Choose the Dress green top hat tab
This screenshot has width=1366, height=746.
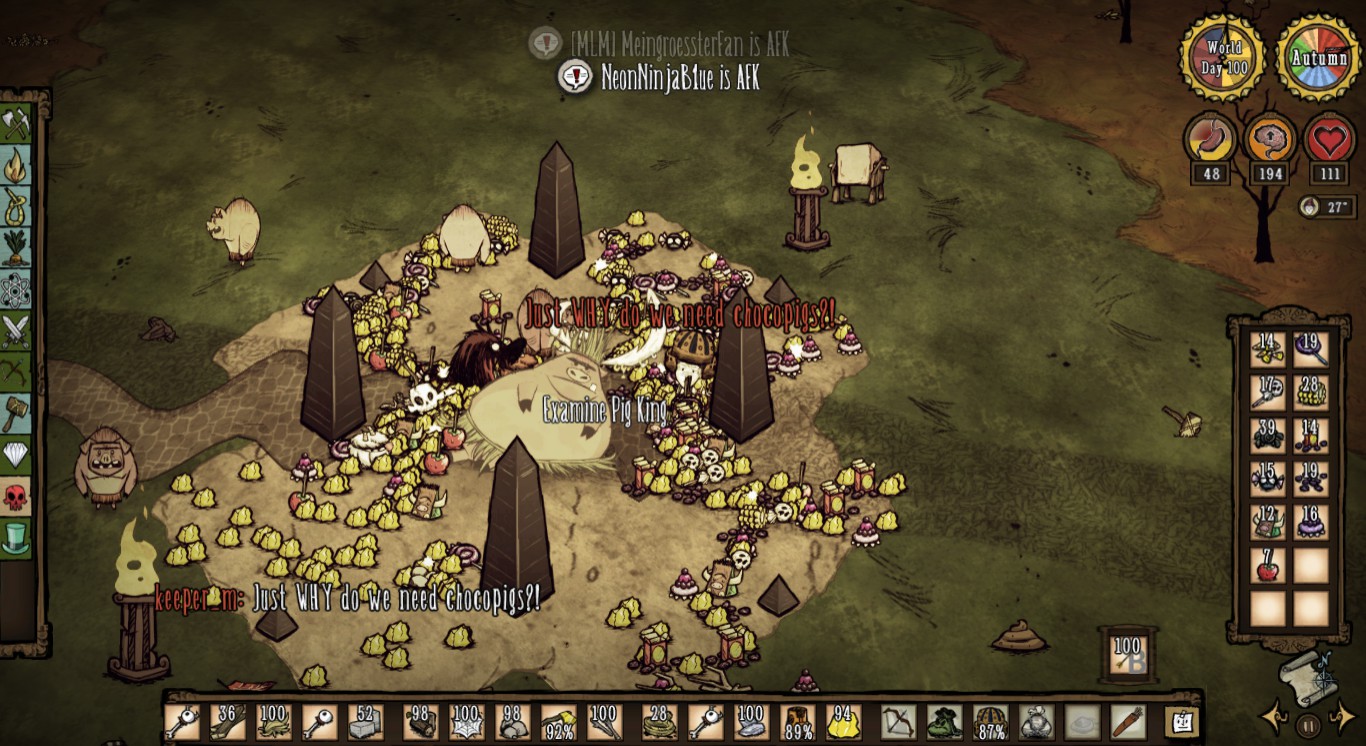point(17,538)
